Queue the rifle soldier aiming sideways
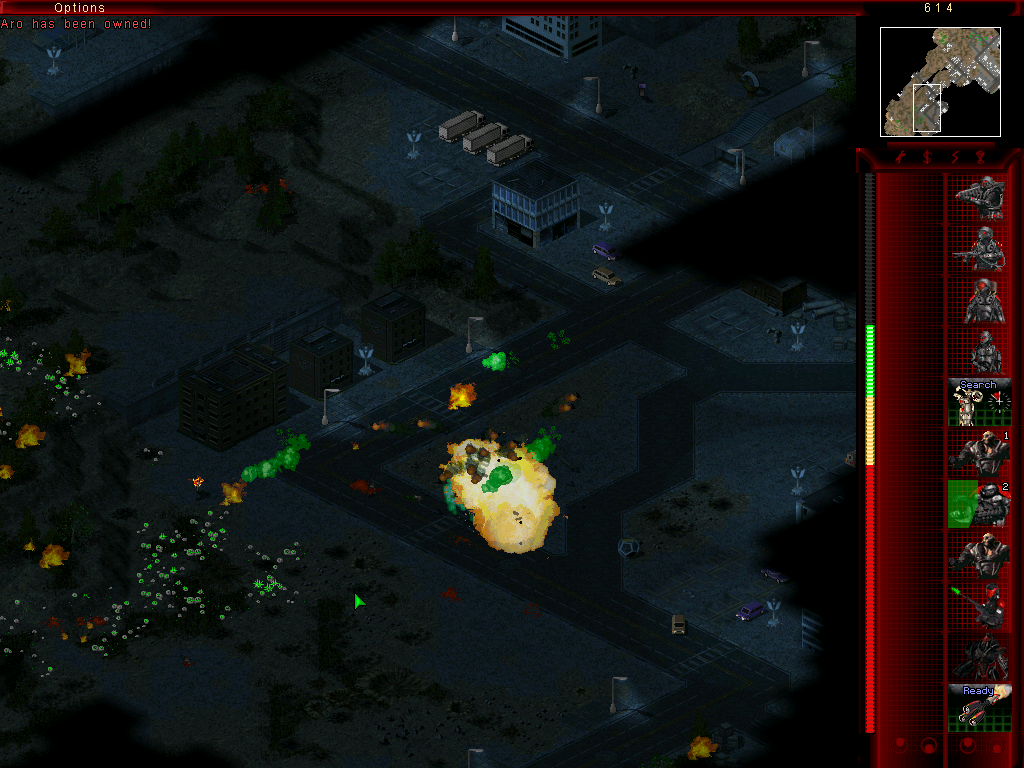The height and width of the screenshot is (768, 1024). (979, 248)
